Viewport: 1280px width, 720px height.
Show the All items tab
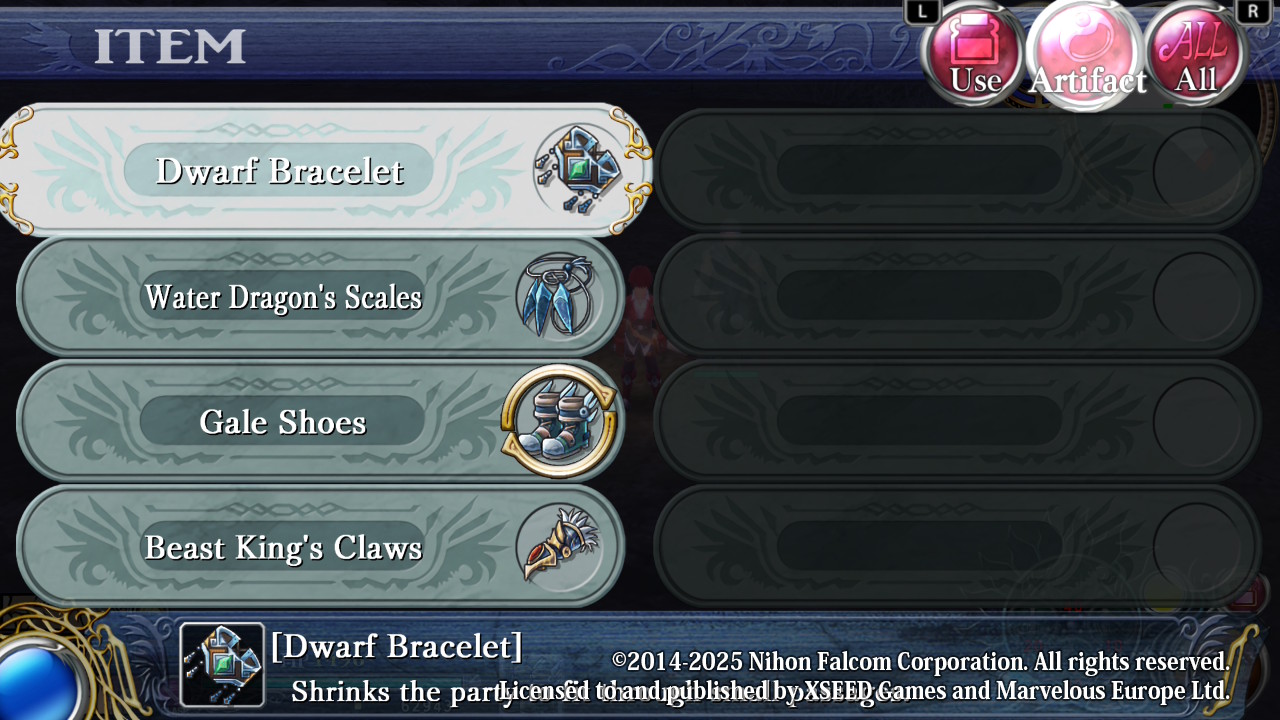tap(1196, 54)
